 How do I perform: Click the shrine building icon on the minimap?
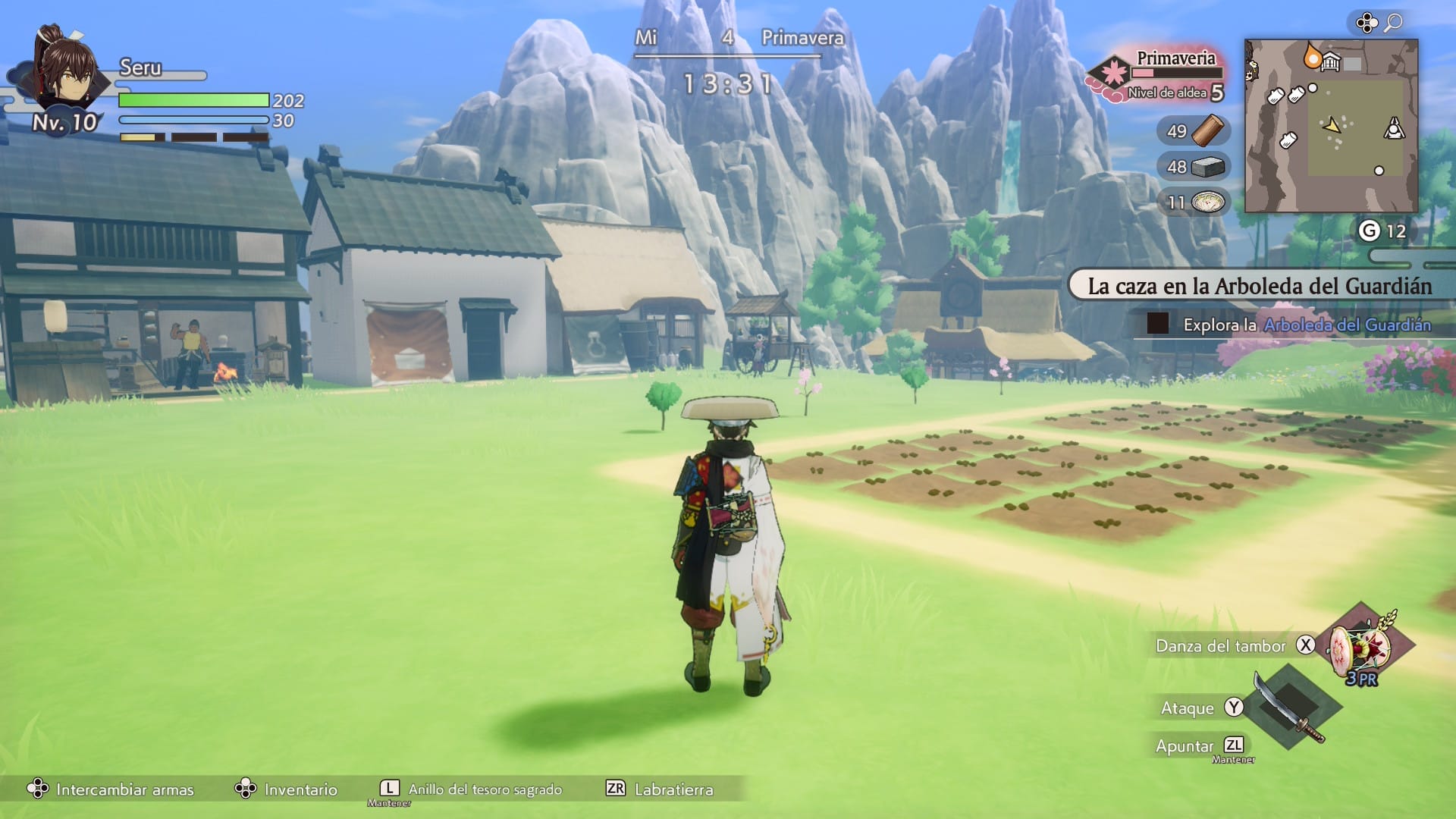[1330, 61]
